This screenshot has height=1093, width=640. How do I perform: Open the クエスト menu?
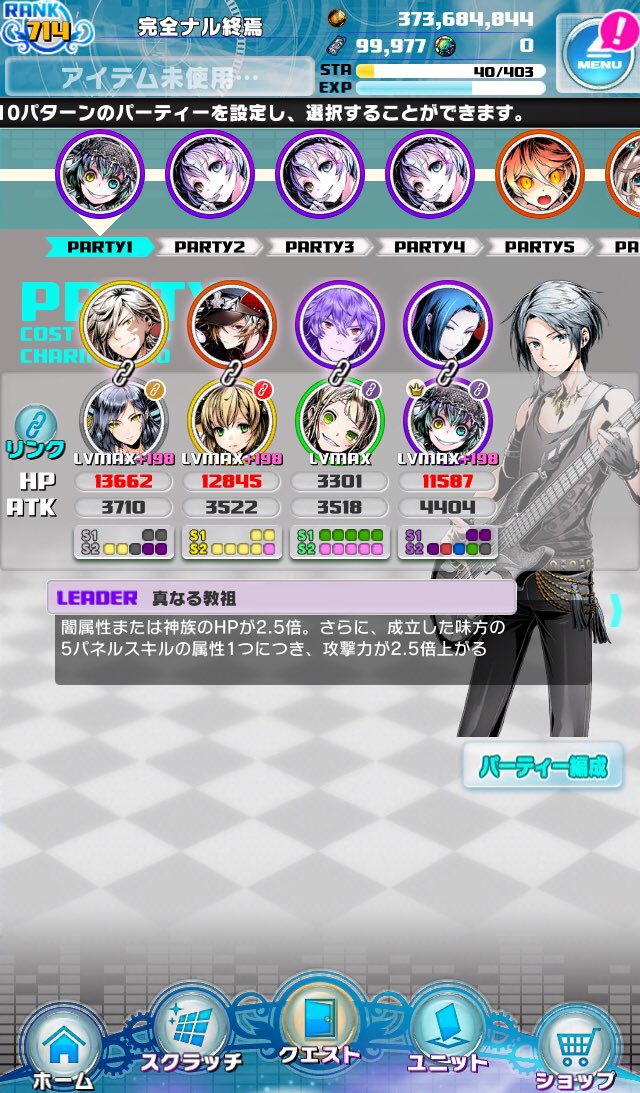tap(319, 1028)
